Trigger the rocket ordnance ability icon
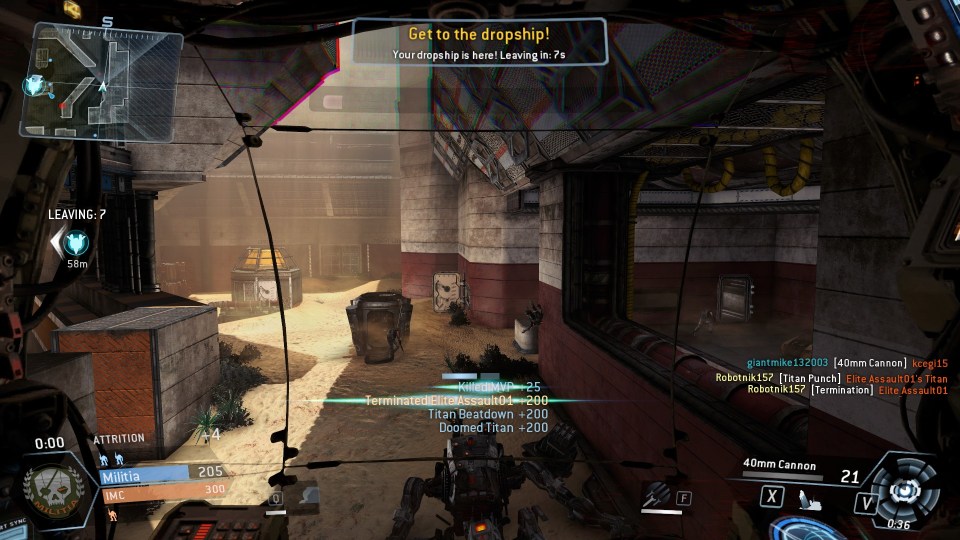This screenshot has width=960, height=540. click(656, 494)
